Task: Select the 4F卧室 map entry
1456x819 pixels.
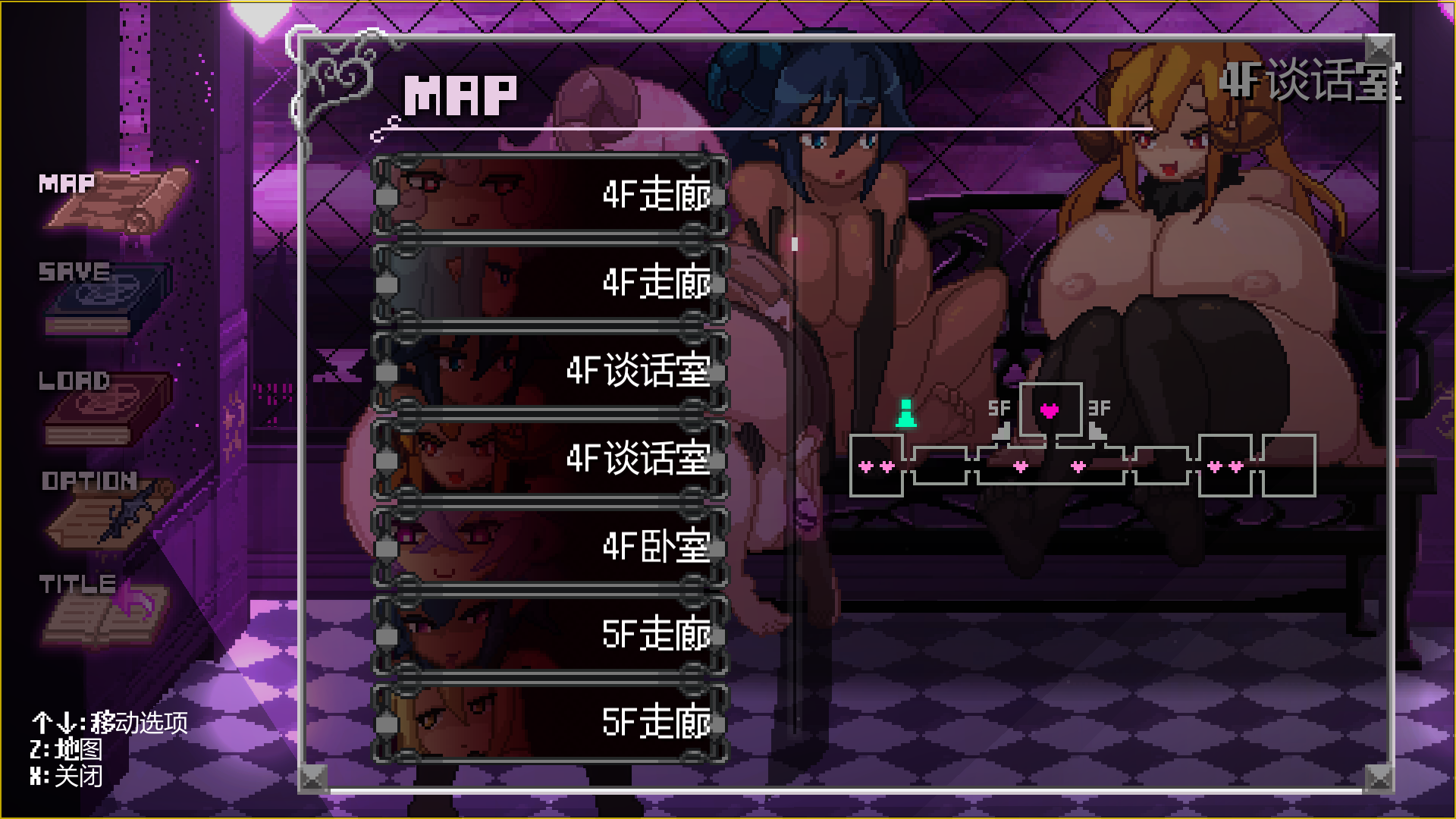Action: pos(550,547)
